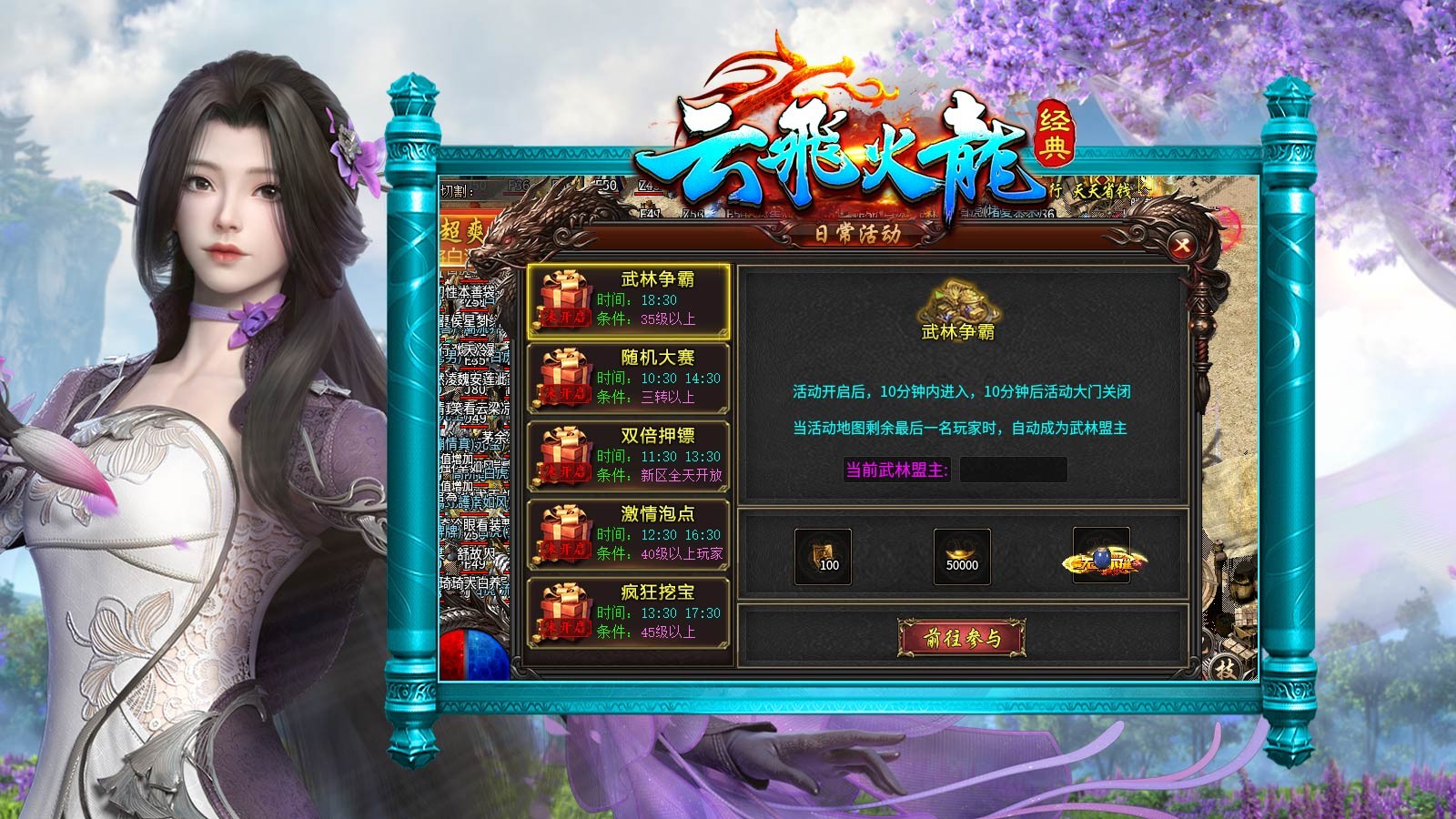Click the 前往参与 button

(961, 639)
